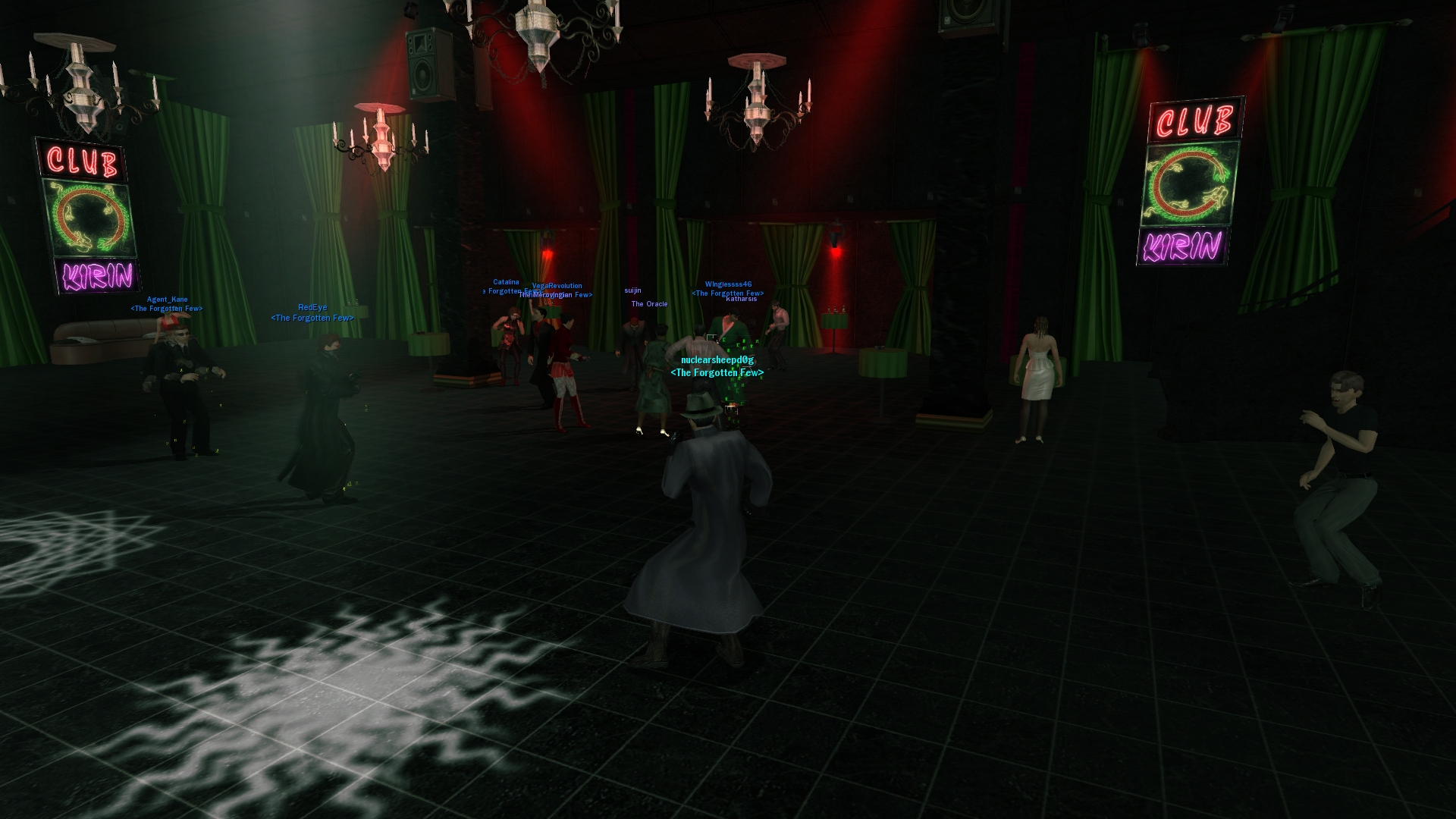1456x819 pixels.
Task: Target Winglessss46 by nameplate
Action: point(728,285)
